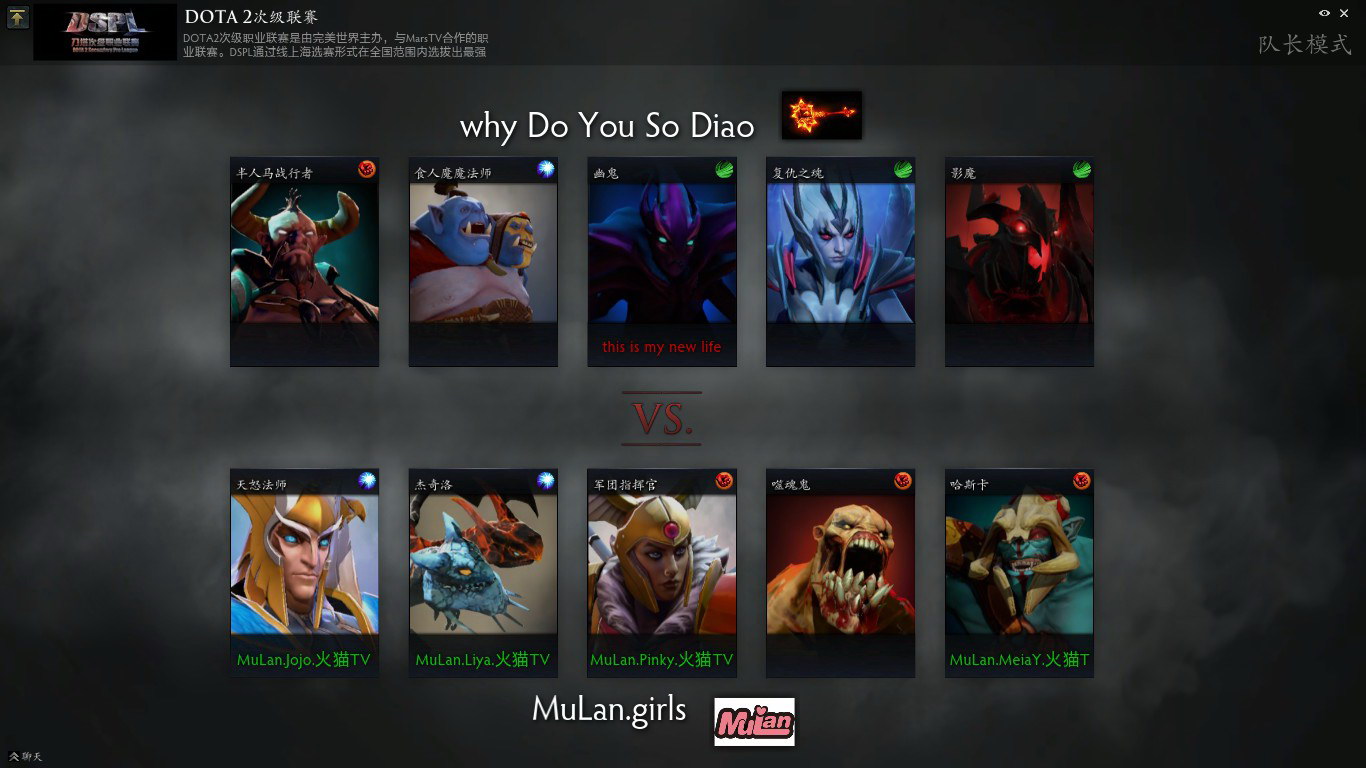Select MuLan.MeiaY's Huskar card
The width and height of the screenshot is (1366, 768).
pos(1019,572)
